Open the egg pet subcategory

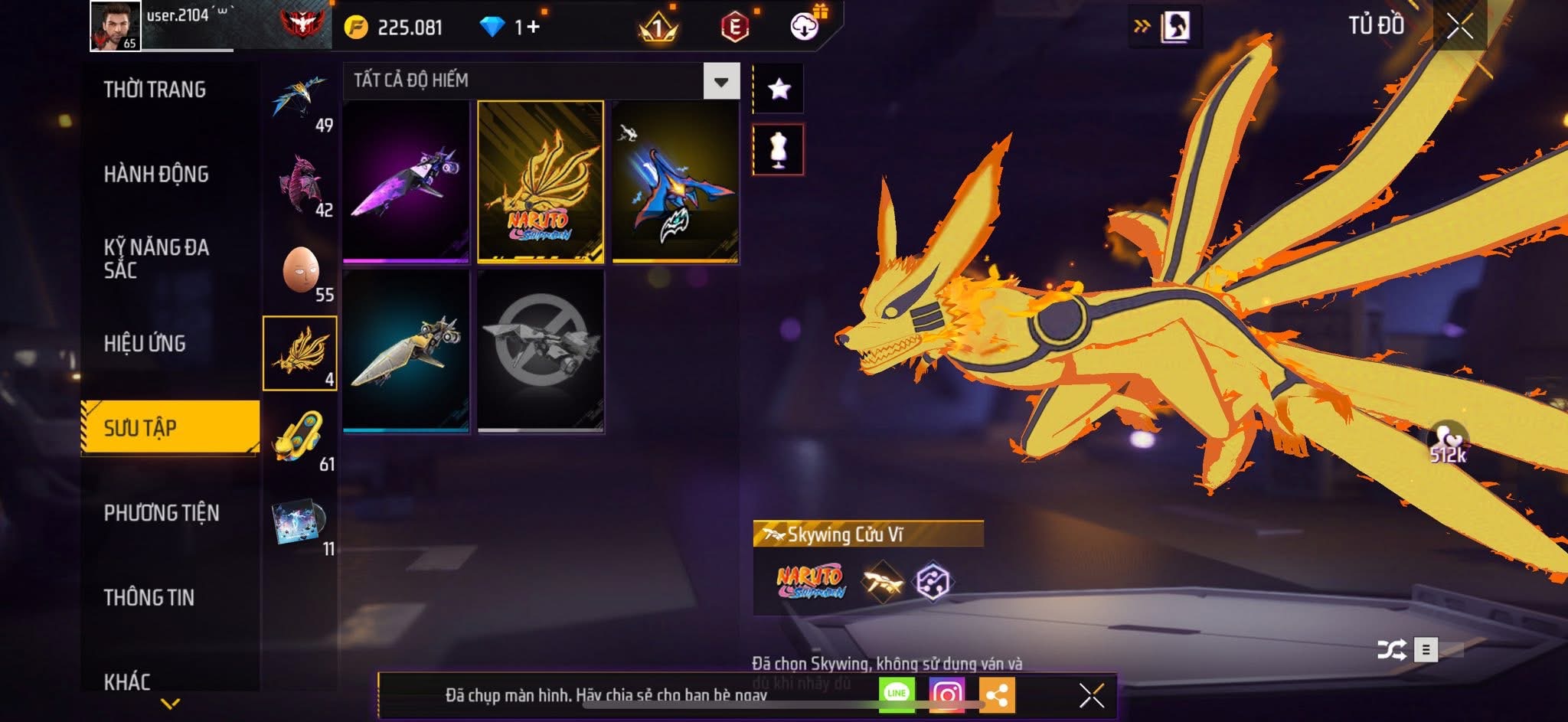coord(301,270)
